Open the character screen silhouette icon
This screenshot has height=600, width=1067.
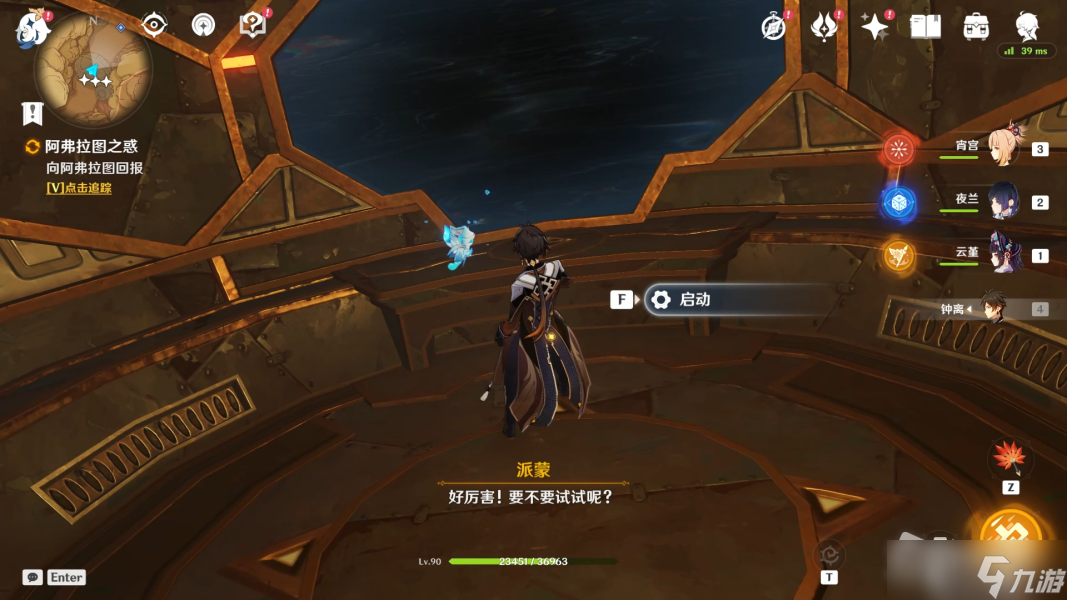[x=1027, y=26]
